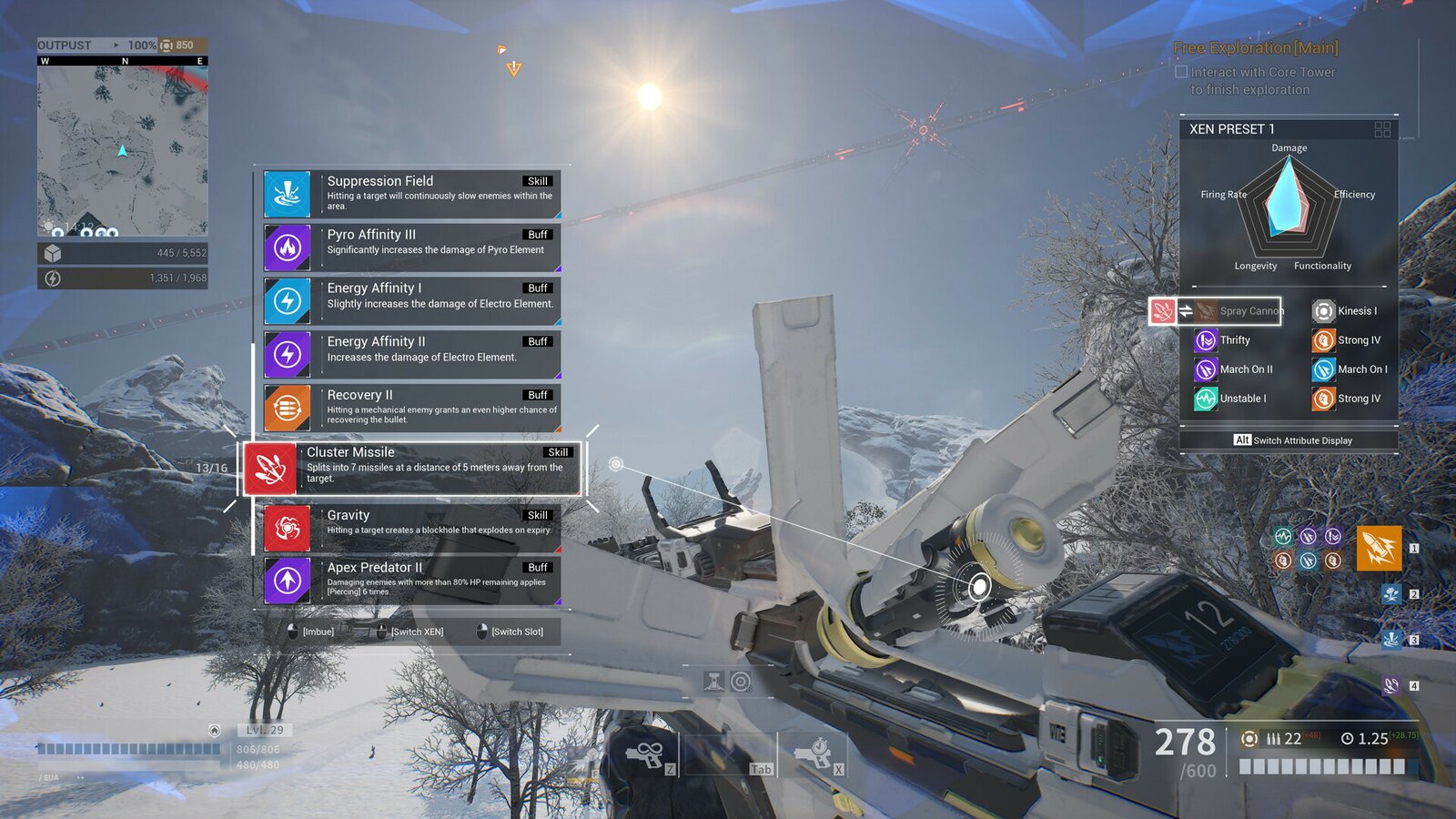
Task: Click the Pyro Affinity III flame icon
Action: 287,246
